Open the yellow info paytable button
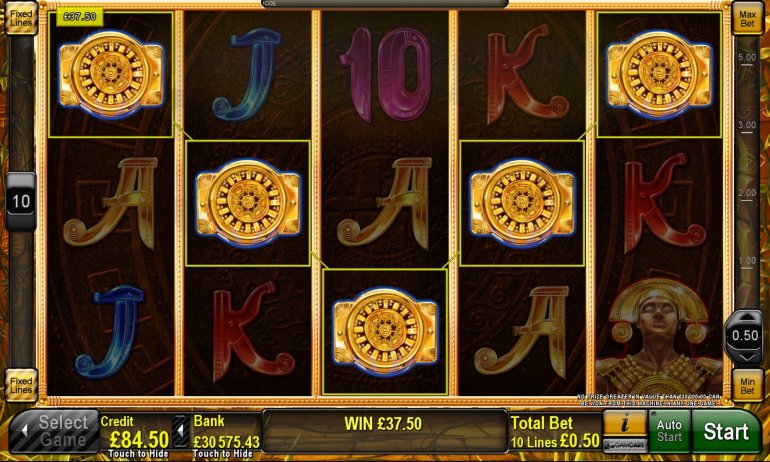Screen dimensions: 770x462 coord(624,423)
